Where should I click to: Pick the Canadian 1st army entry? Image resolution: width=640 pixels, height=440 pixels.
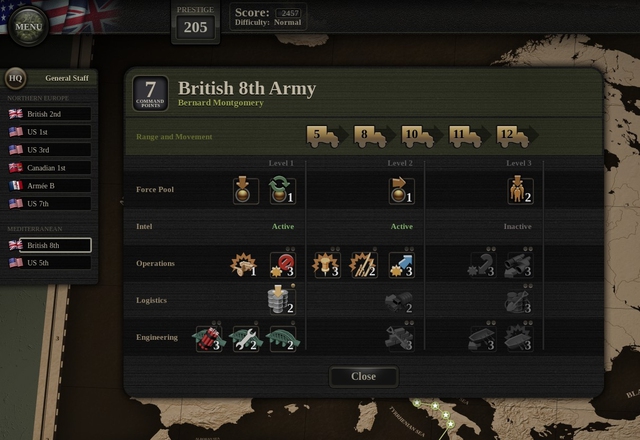point(49,168)
